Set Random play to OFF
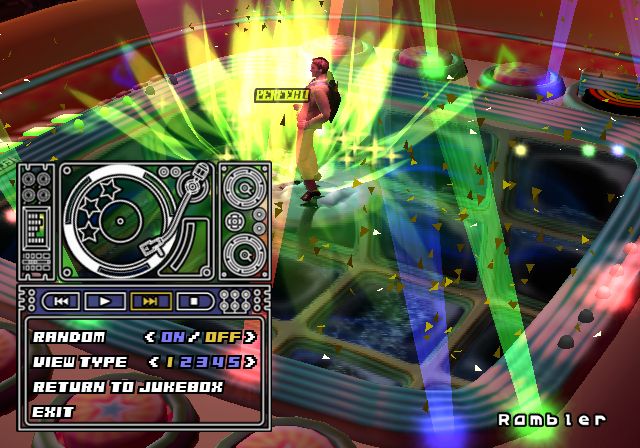The height and width of the screenshot is (448, 640). click(x=223, y=337)
